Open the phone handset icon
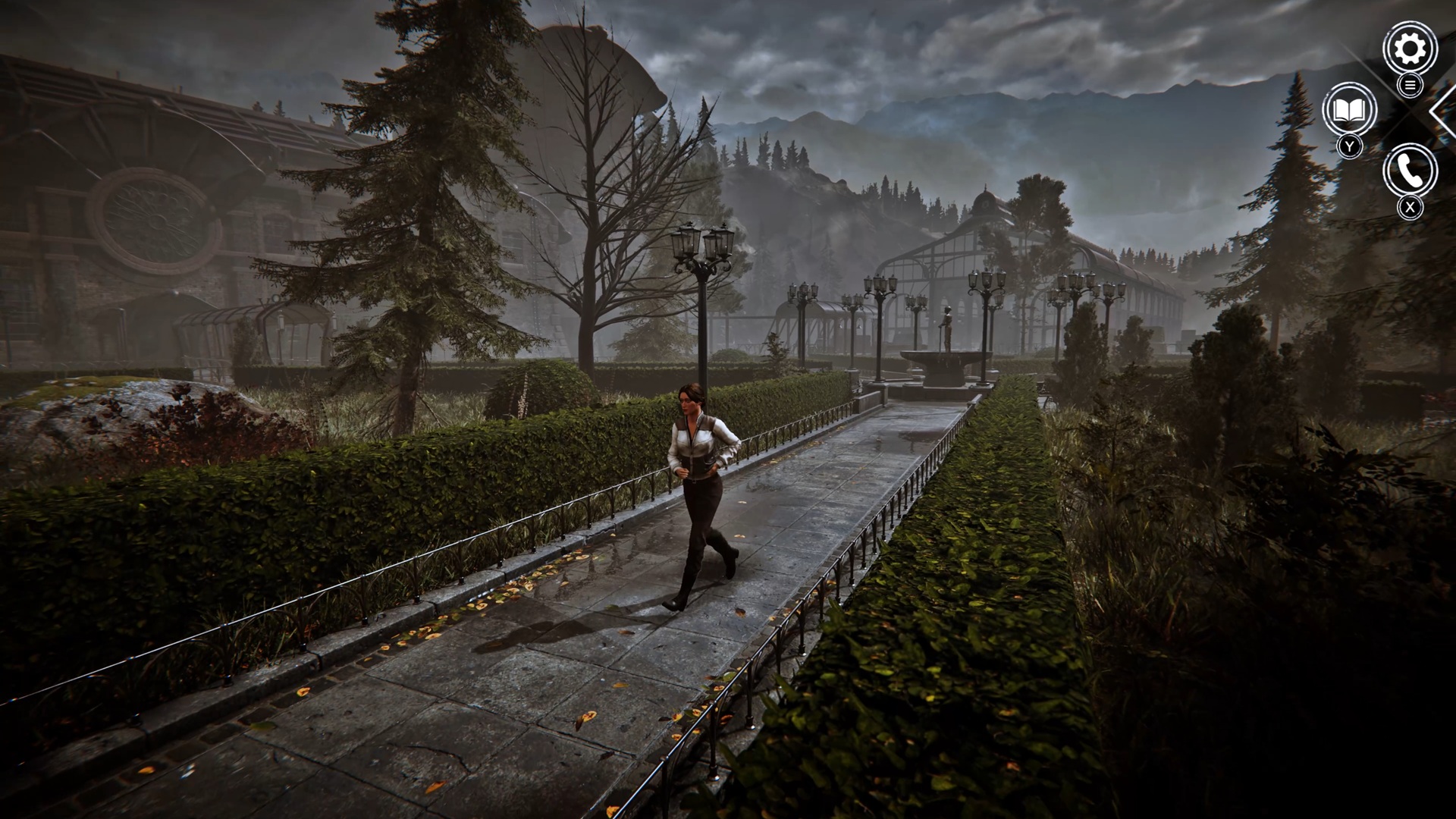 pos(1410,171)
